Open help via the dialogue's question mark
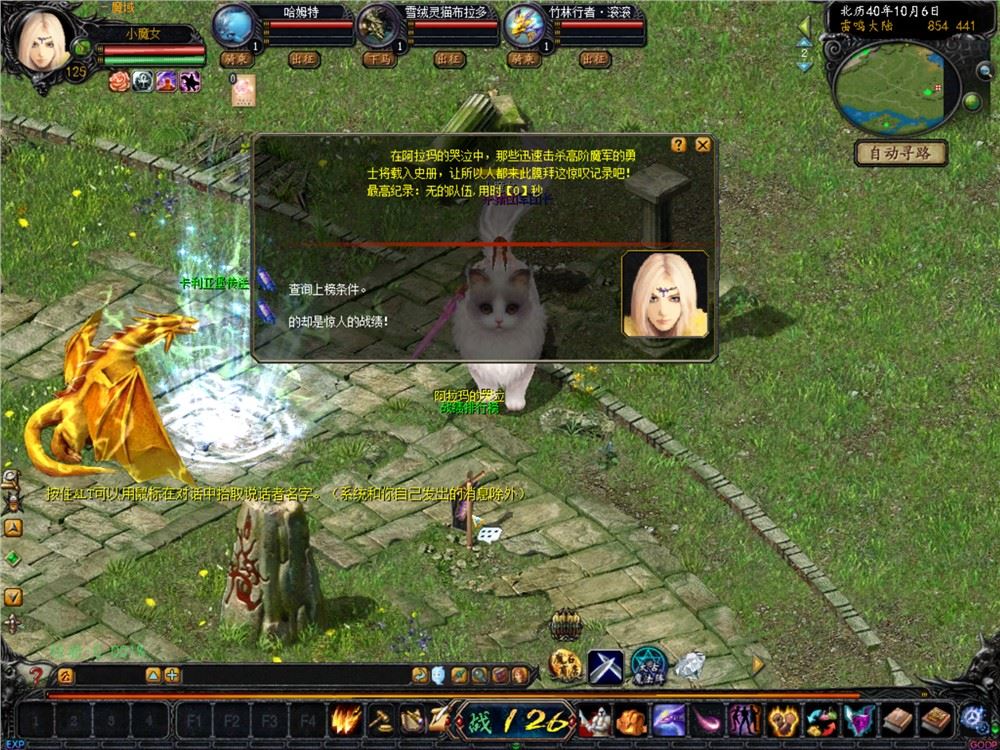Image resolution: width=1000 pixels, height=750 pixels. click(678, 144)
